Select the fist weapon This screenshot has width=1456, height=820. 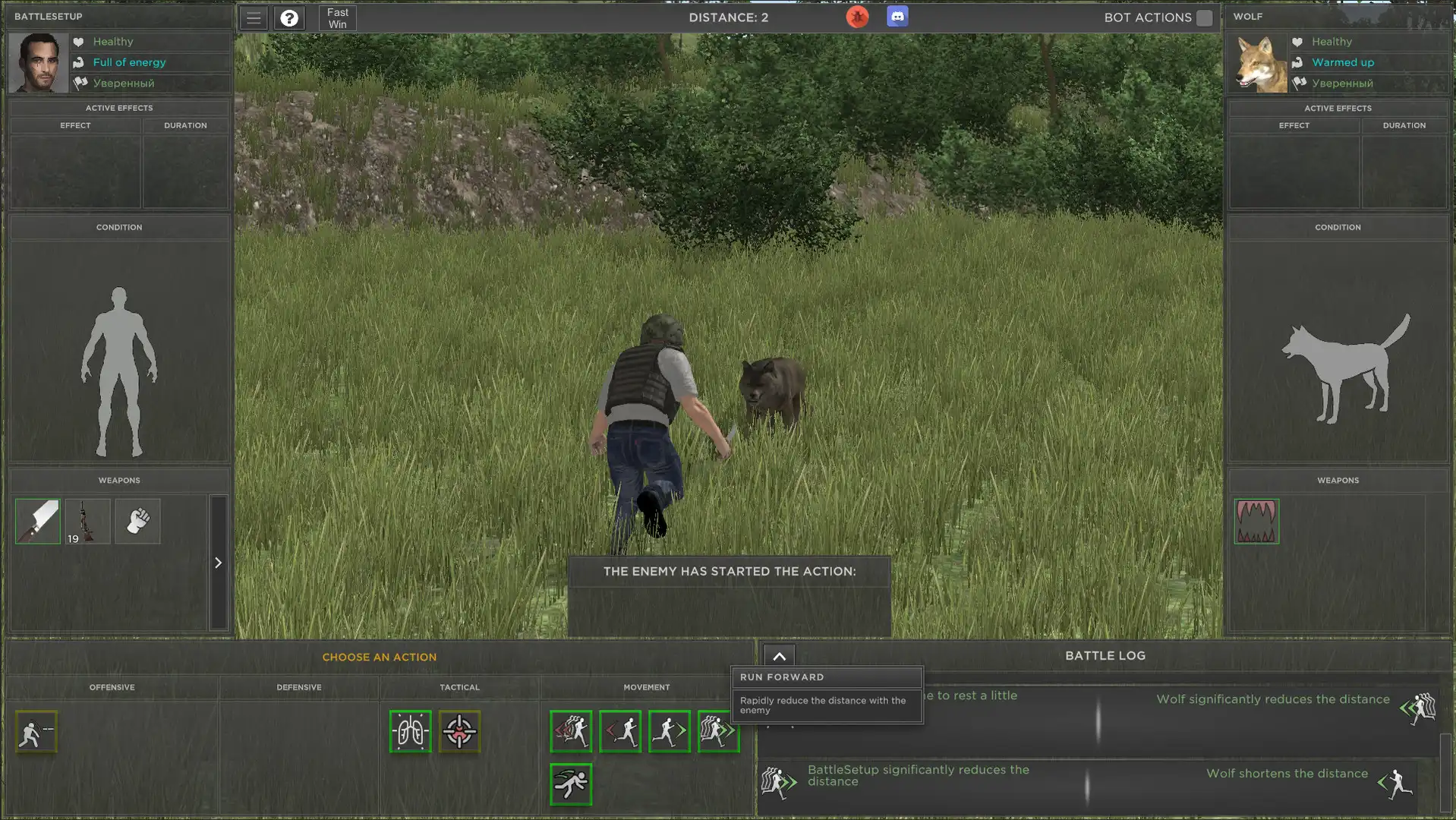137,522
